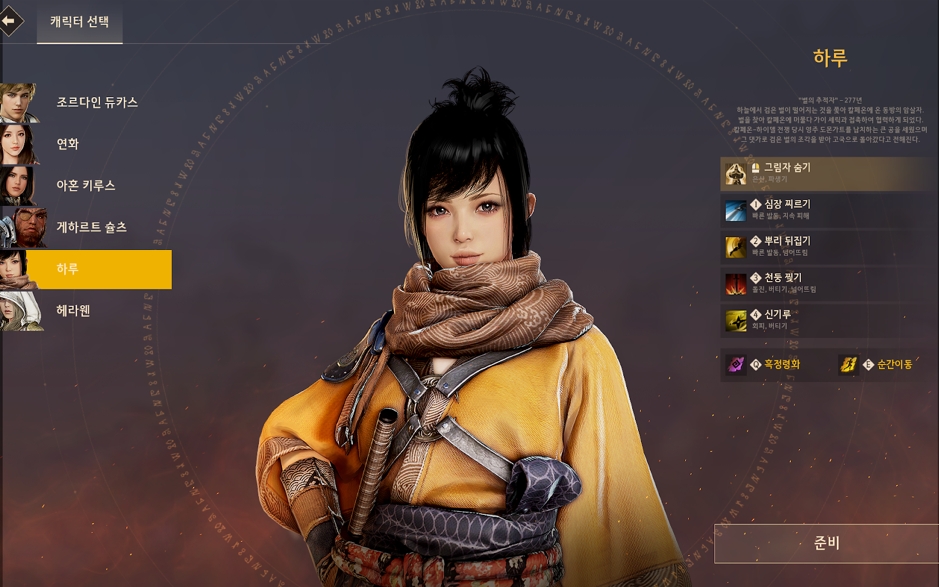939x587 pixels.
Task: Pick the character 아혼 키루스
Action: click(85, 186)
